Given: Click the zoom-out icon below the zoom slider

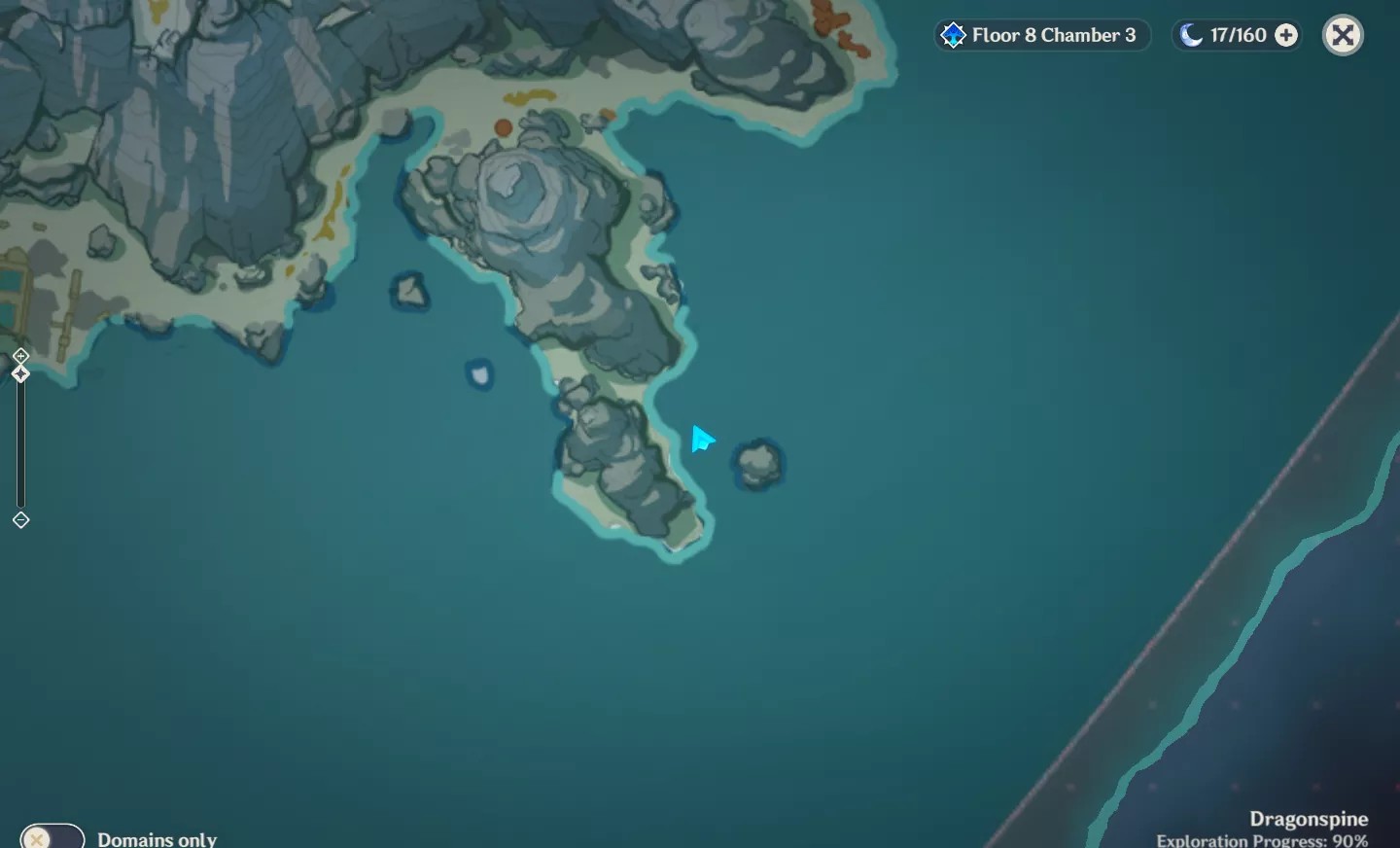Looking at the screenshot, I should pos(20,520).
